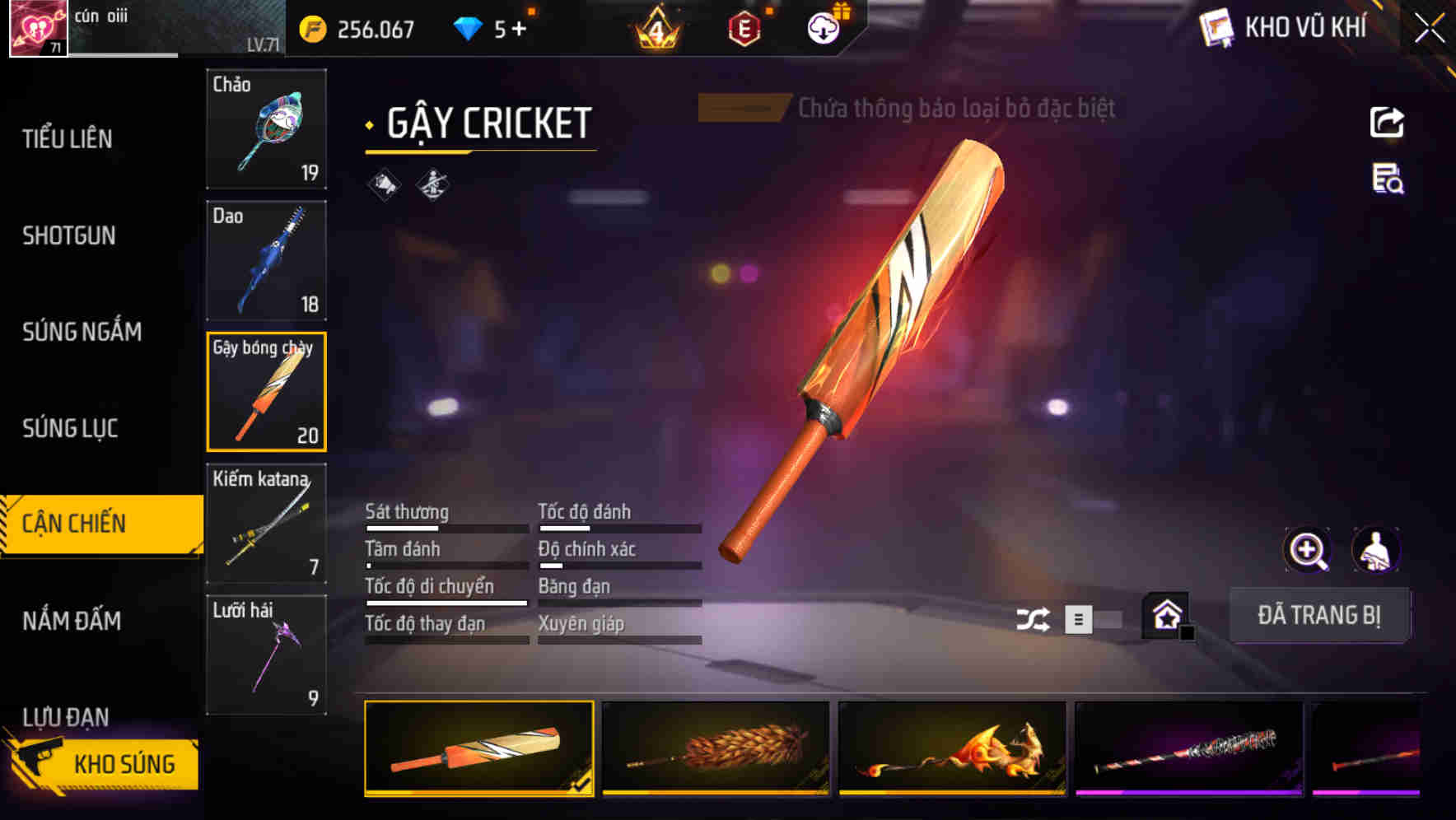Switch to the SHOTGUN tab
Image resolution: width=1456 pixels, height=820 pixels.
[69, 235]
